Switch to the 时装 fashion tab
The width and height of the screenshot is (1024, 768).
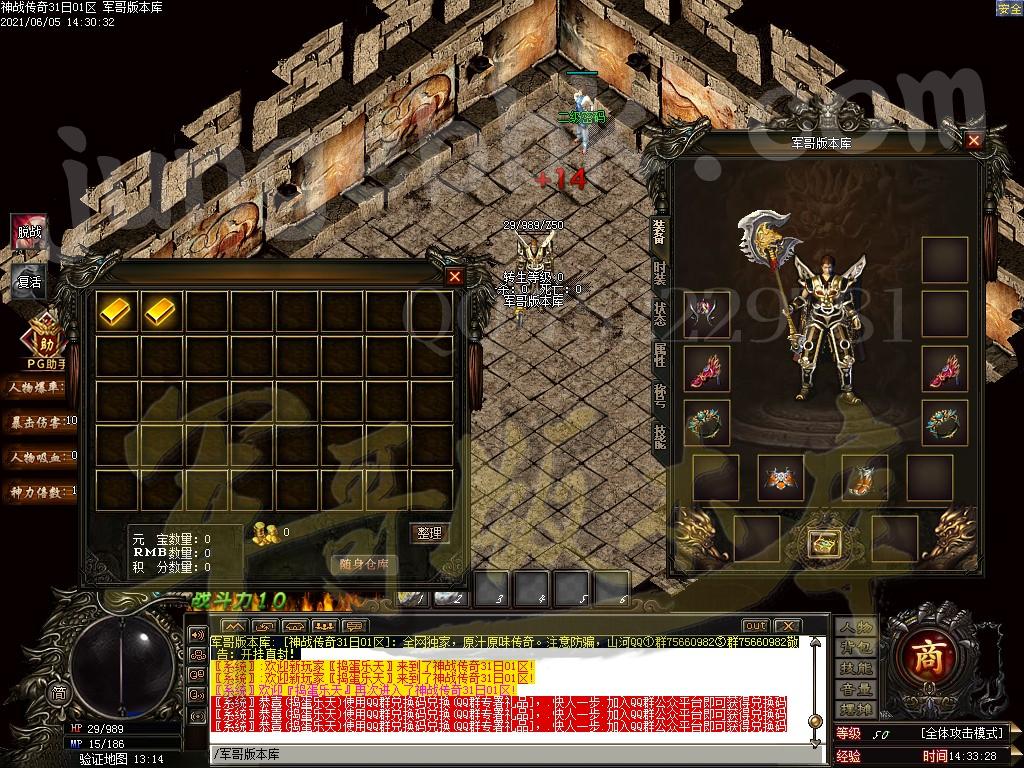click(x=660, y=272)
